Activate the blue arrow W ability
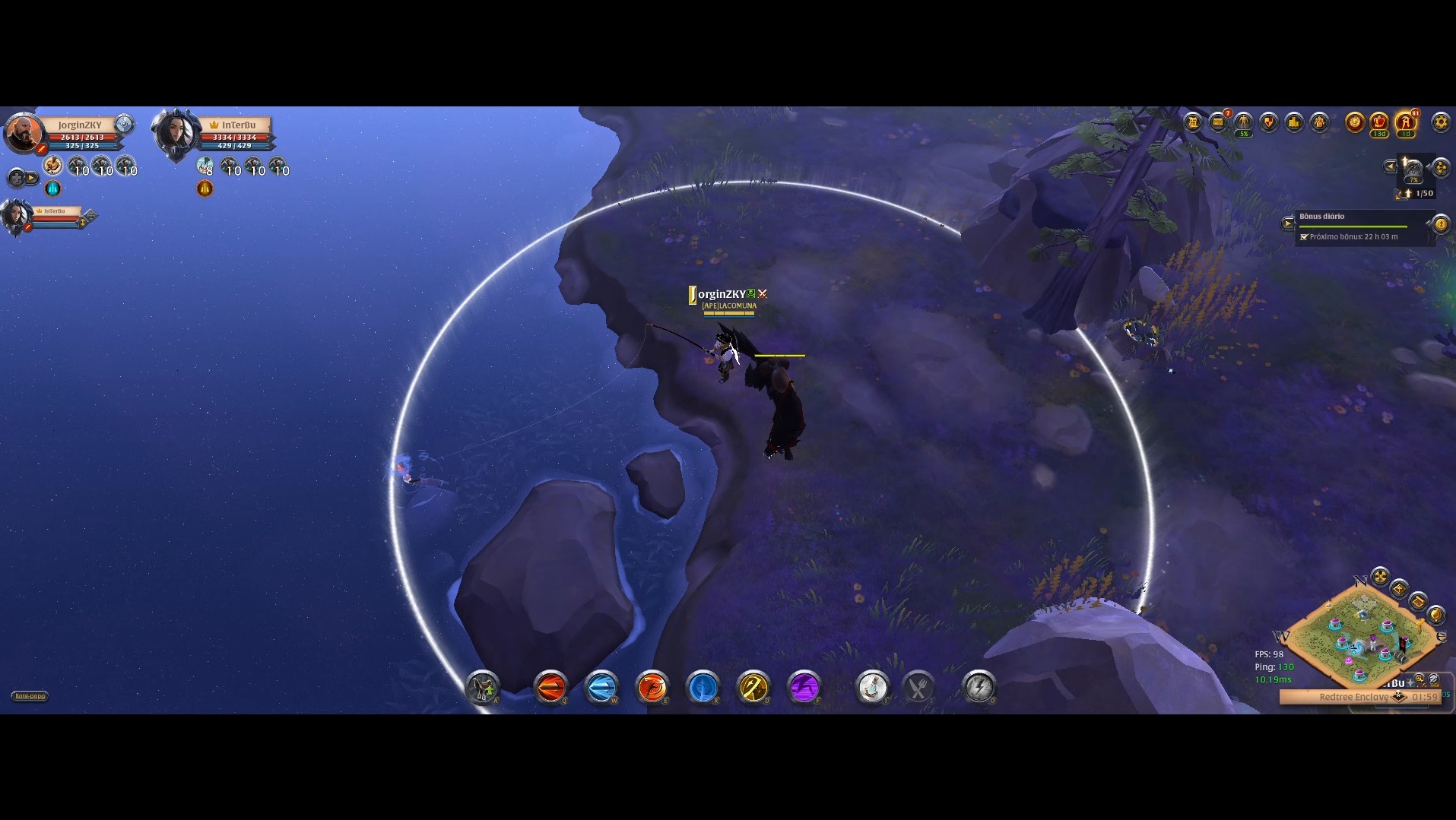 click(601, 688)
